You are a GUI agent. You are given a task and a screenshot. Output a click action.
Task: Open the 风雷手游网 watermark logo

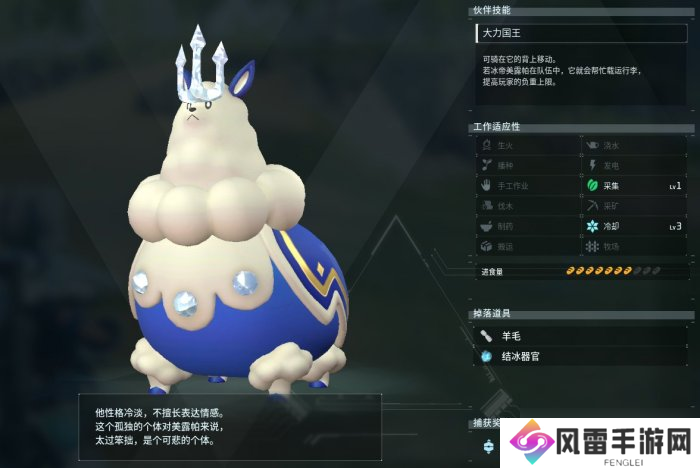597,441
